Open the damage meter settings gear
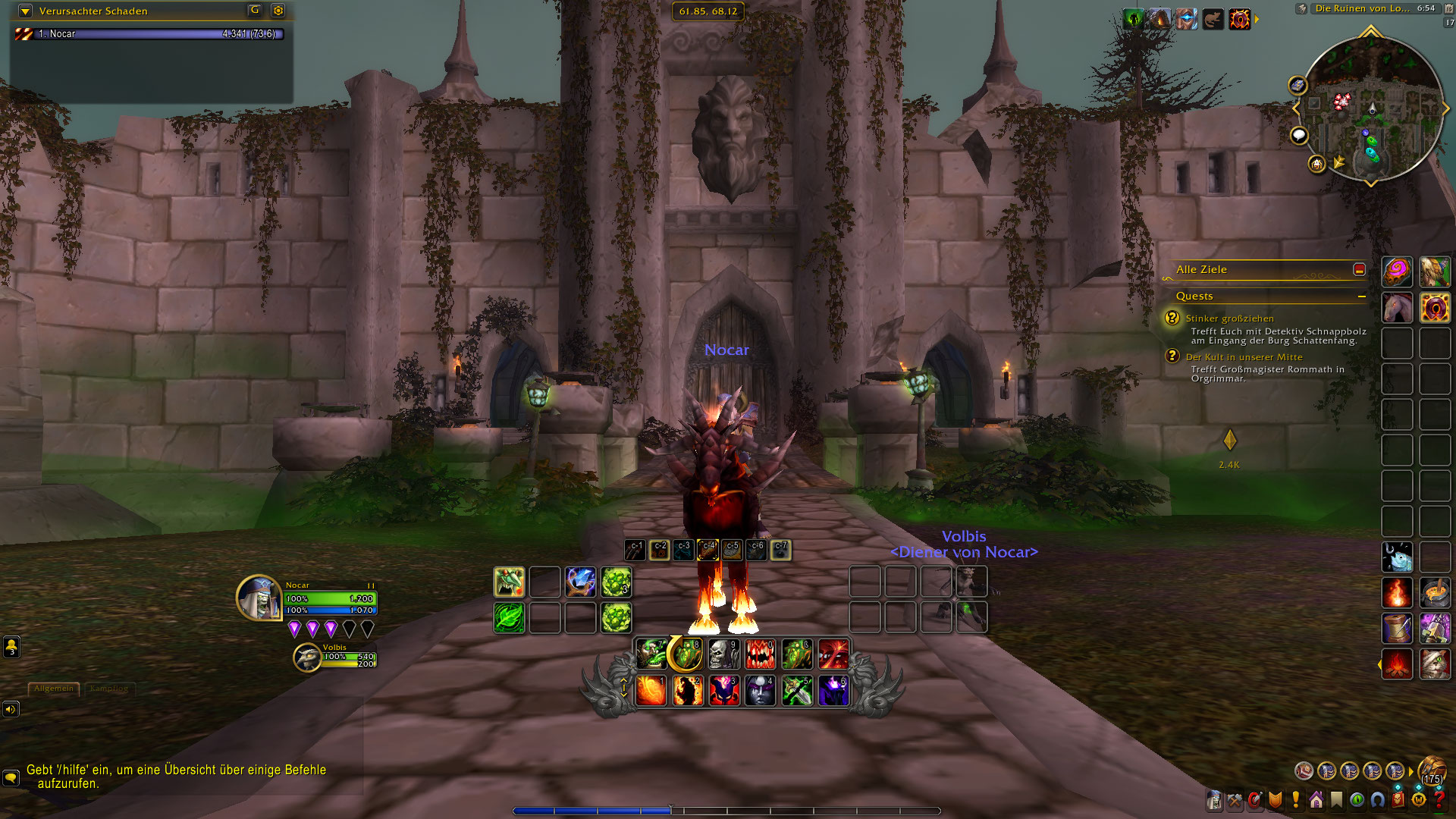1456x819 pixels. (x=278, y=11)
